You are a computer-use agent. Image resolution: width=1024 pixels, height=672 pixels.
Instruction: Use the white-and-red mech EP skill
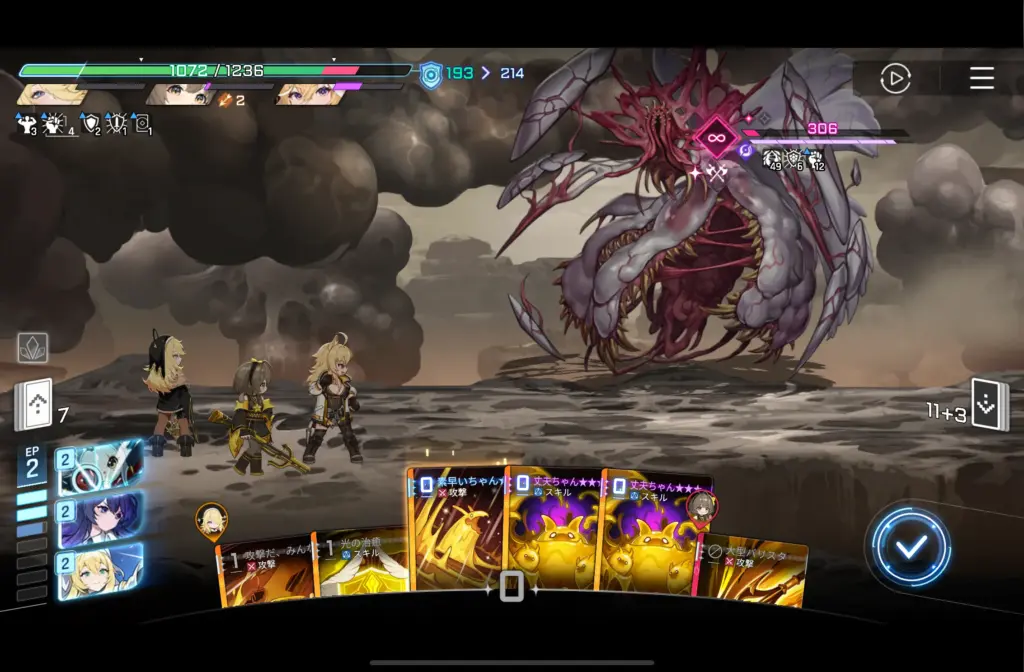pos(100,468)
